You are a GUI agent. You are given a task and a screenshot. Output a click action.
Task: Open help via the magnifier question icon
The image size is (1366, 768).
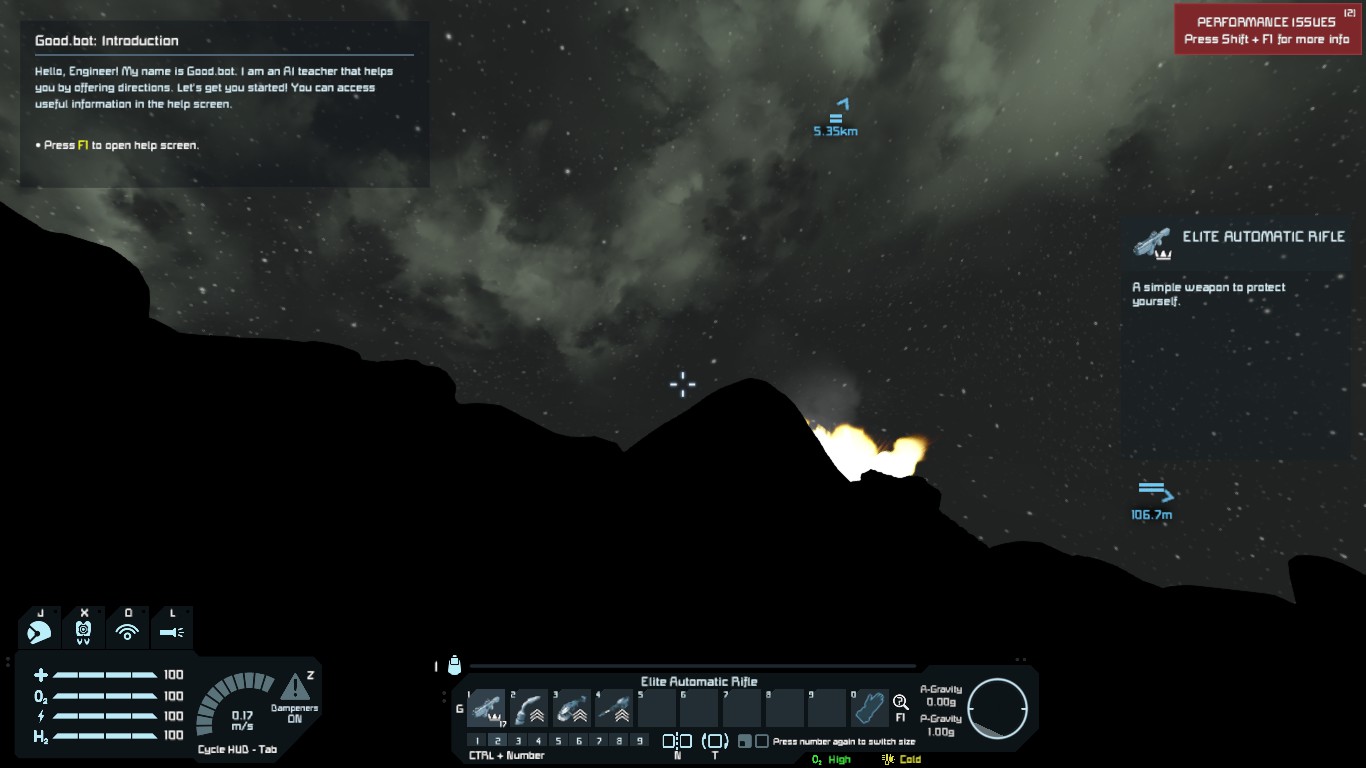click(900, 703)
